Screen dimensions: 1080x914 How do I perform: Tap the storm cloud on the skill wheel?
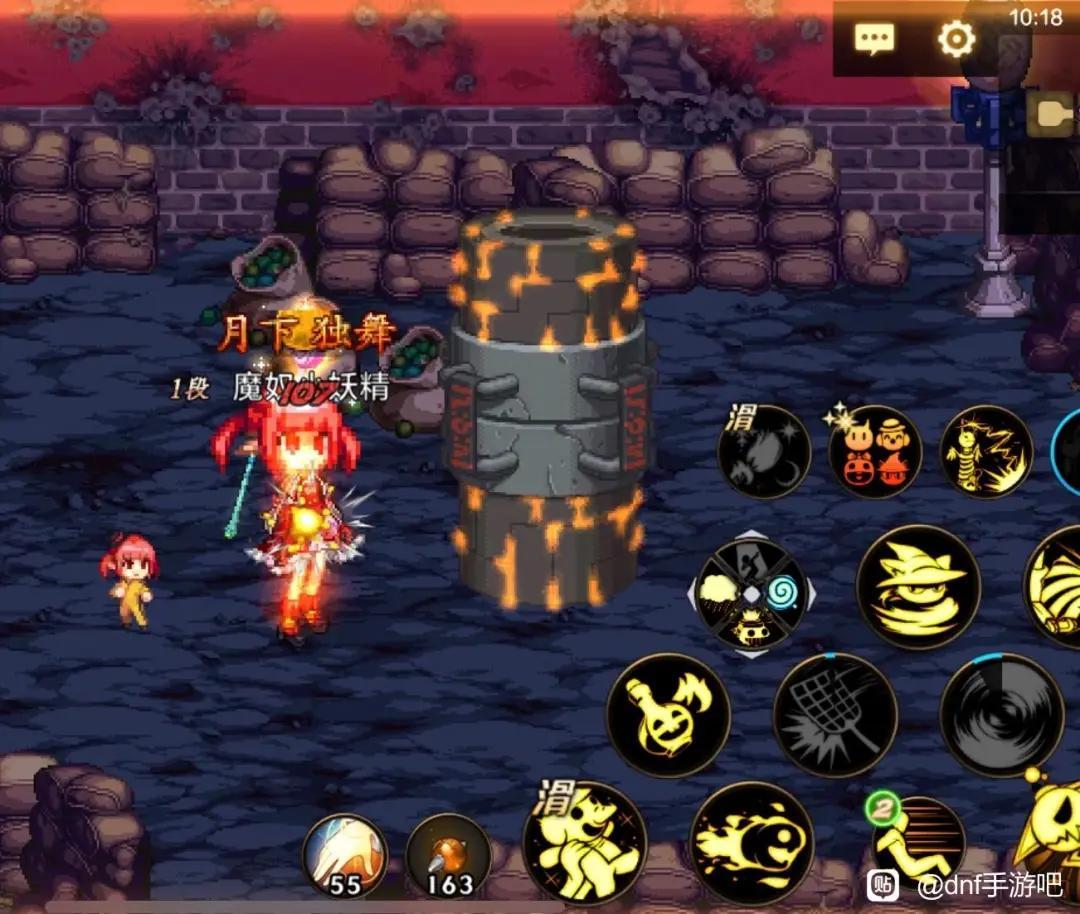coord(720,596)
